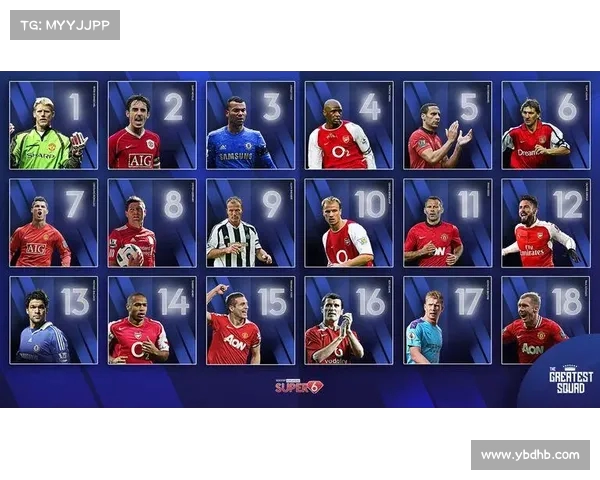The height and width of the screenshot is (480, 600).
Task: Choose player card number 12
Action: (x=546, y=223)
